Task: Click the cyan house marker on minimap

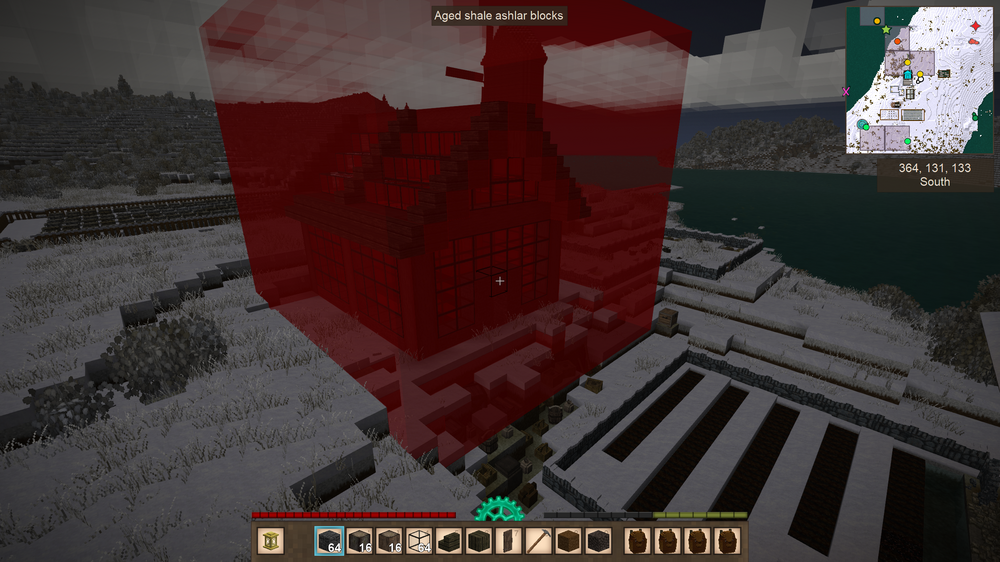Action: click(907, 76)
